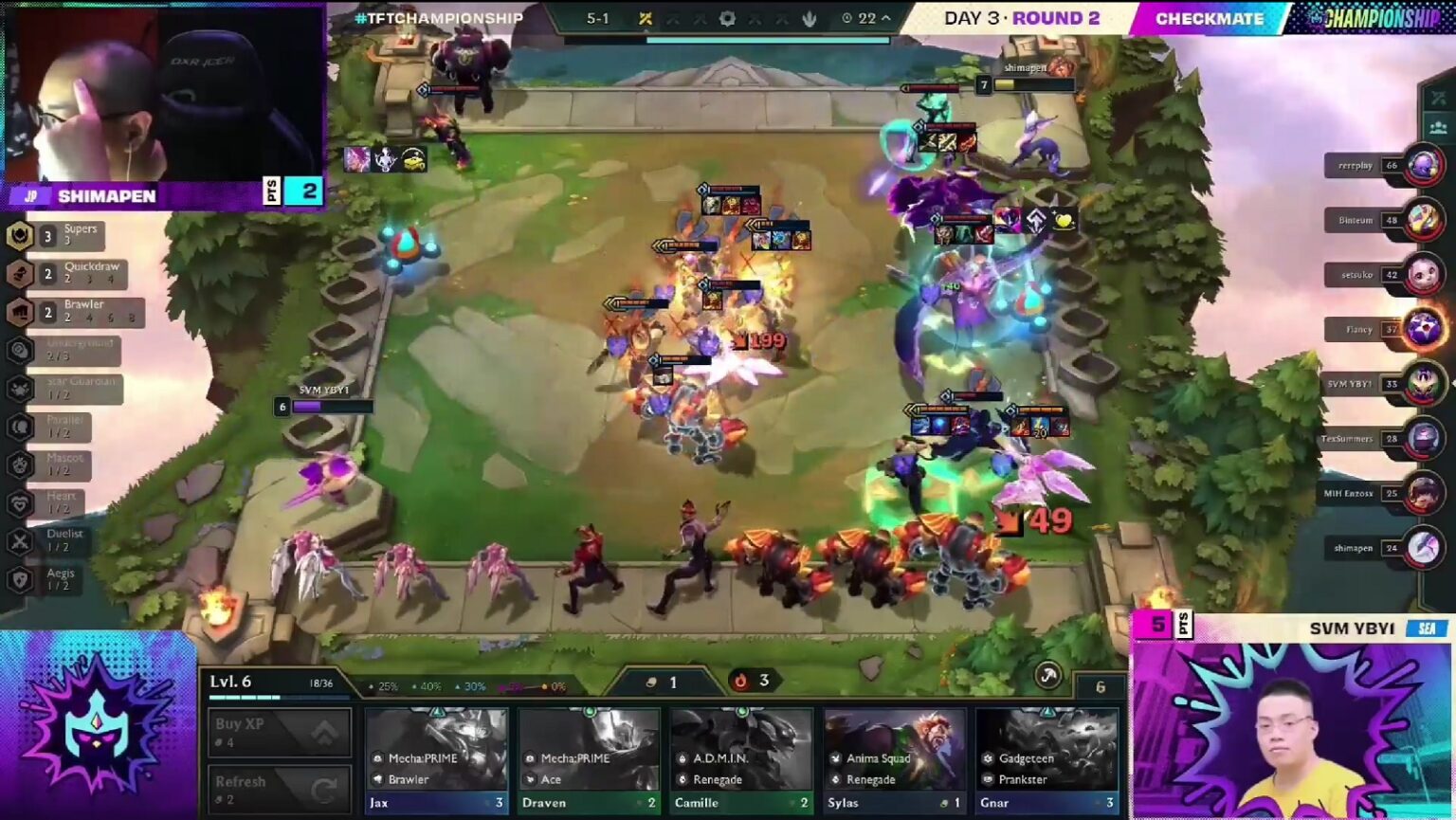This screenshot has width=1456, height=820.
Task: Expand the Buy XP level-up chevron
Action: (322, 732)
